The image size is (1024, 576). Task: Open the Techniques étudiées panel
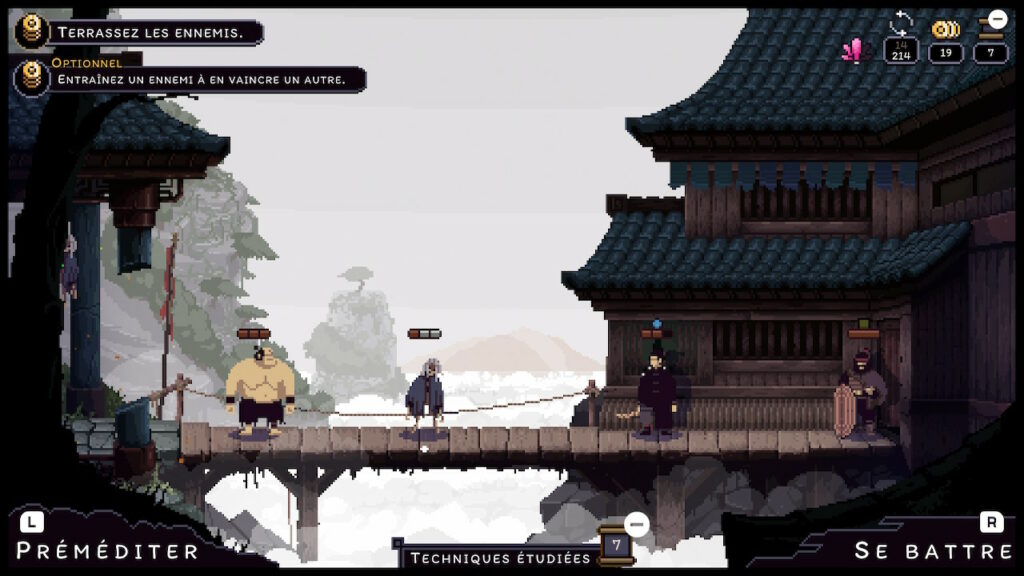(500, 558)
